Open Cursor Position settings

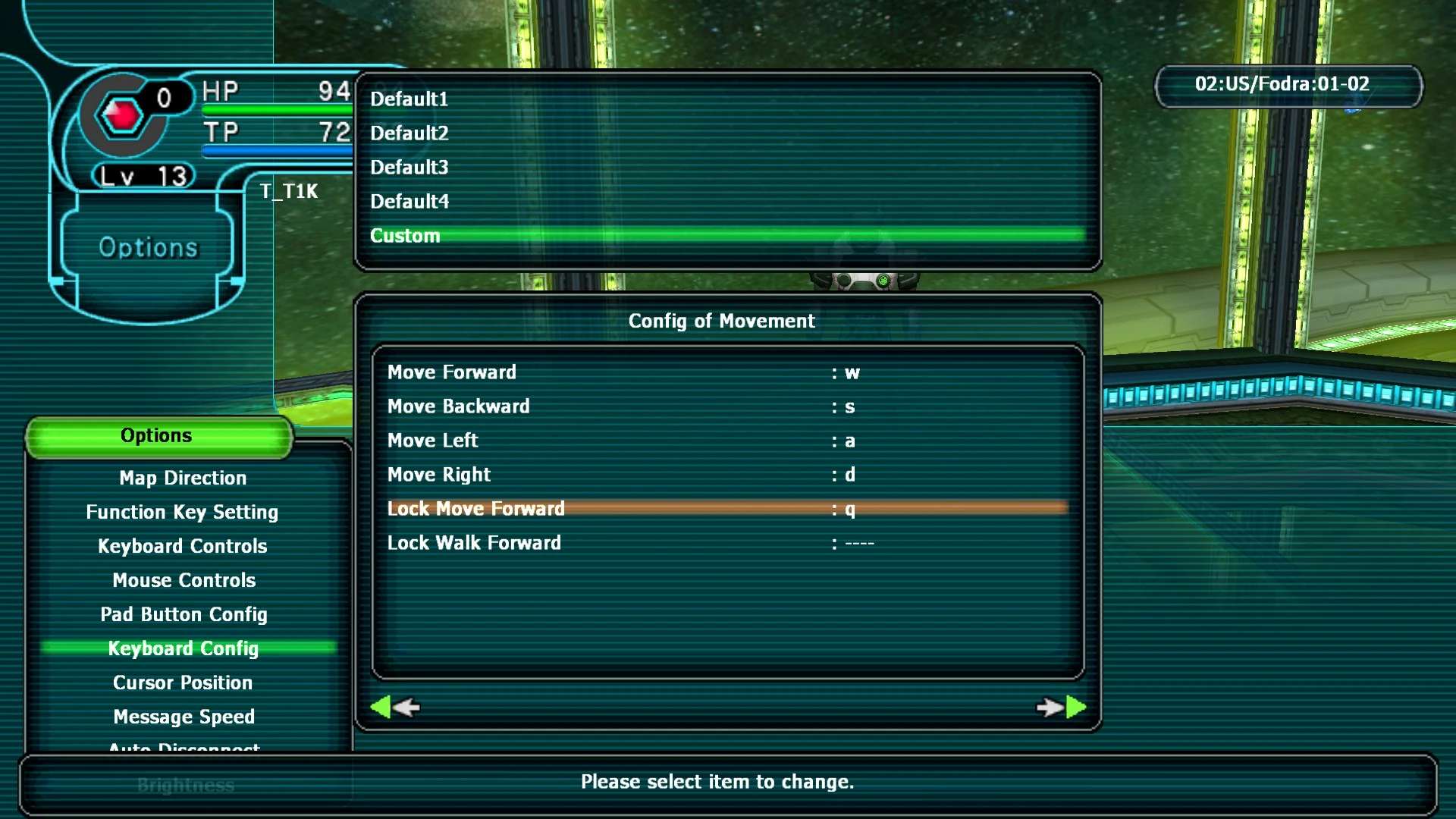point(183,682)
